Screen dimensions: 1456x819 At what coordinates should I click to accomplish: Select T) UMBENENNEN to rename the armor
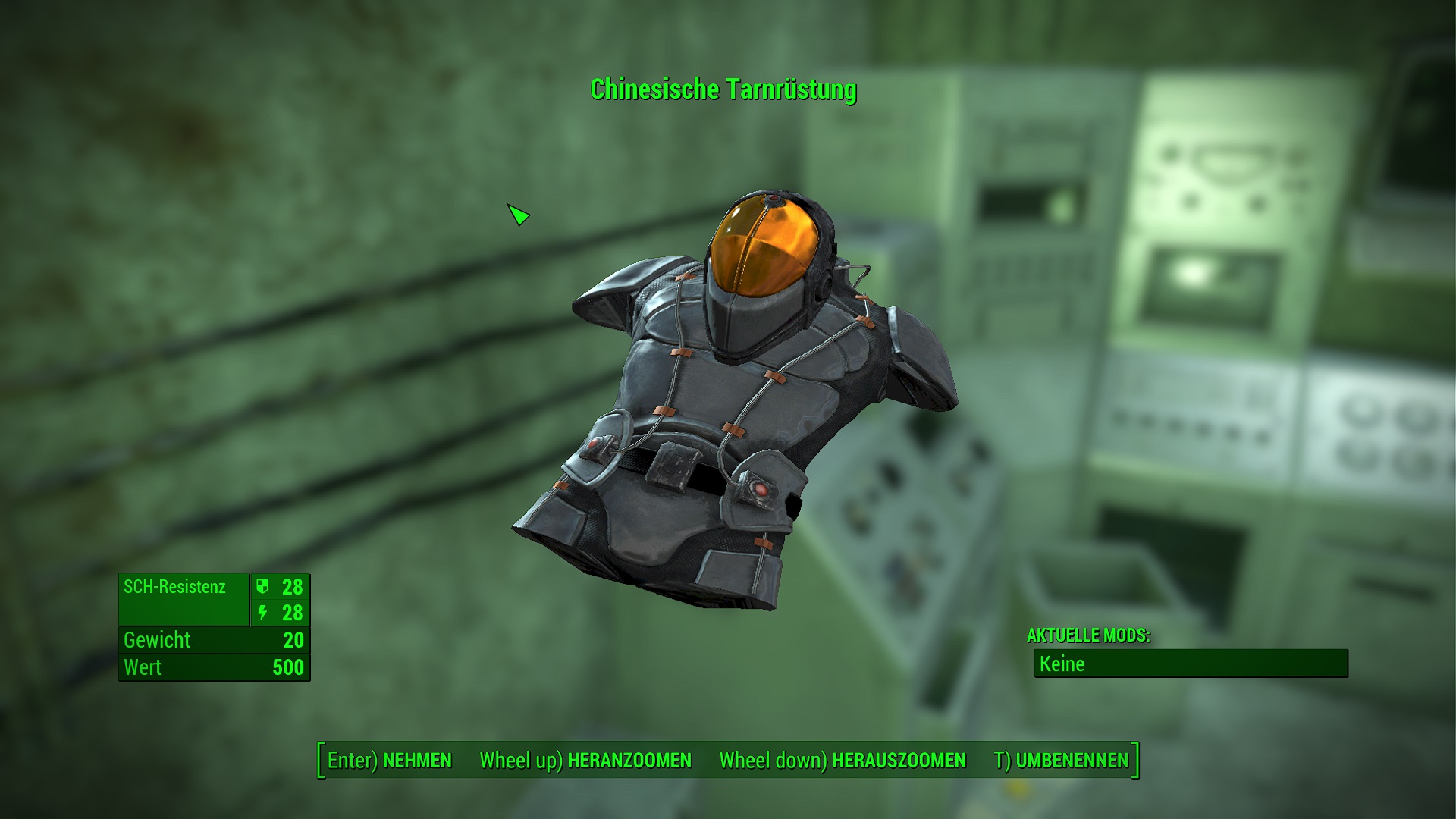(1059, 760)
